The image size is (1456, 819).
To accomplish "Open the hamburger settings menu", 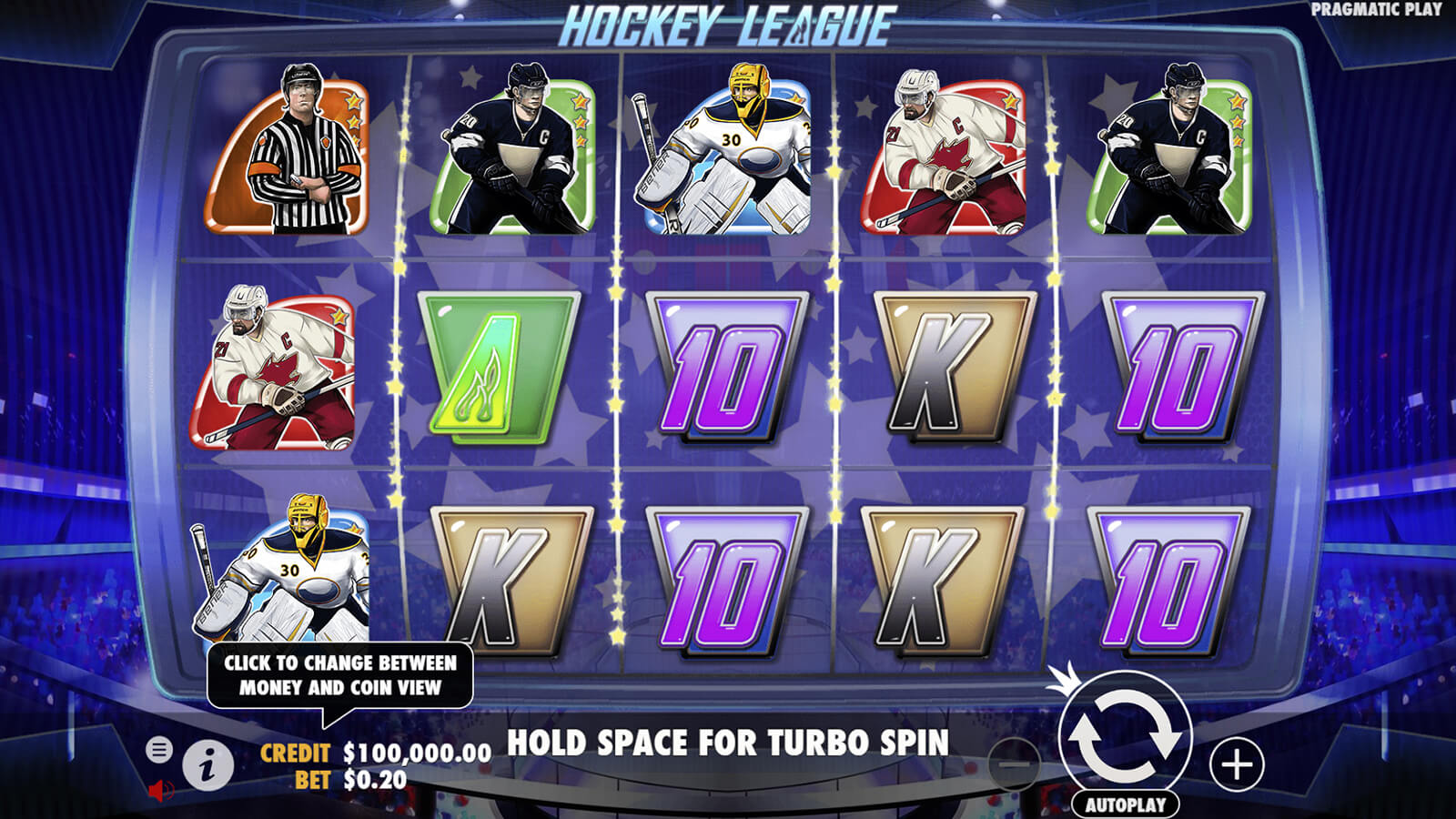I will (x=159, y=750).
